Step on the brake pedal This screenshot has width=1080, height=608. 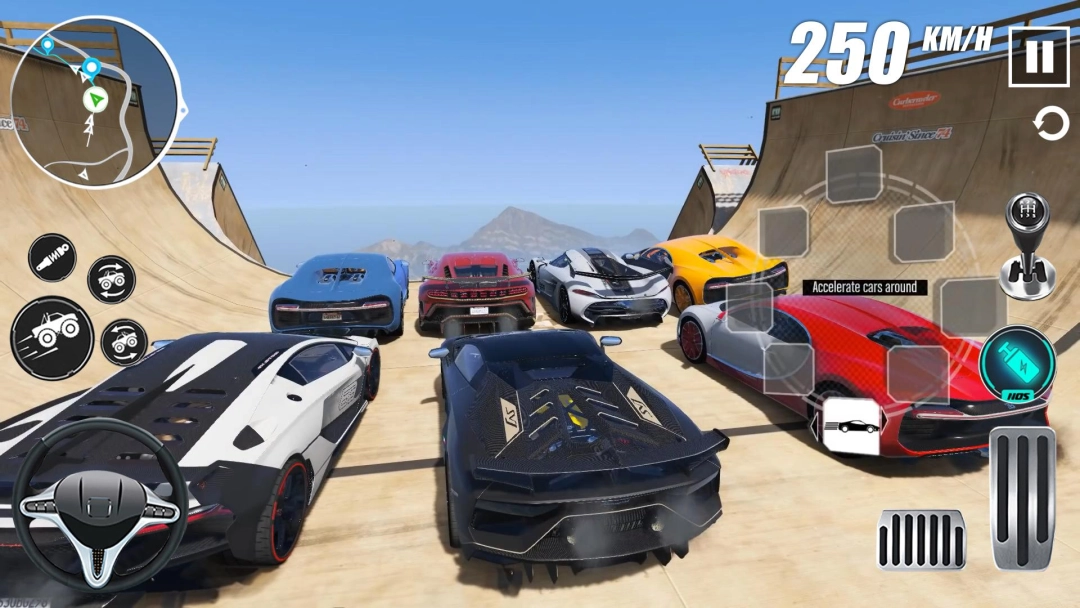click(922, 540)
